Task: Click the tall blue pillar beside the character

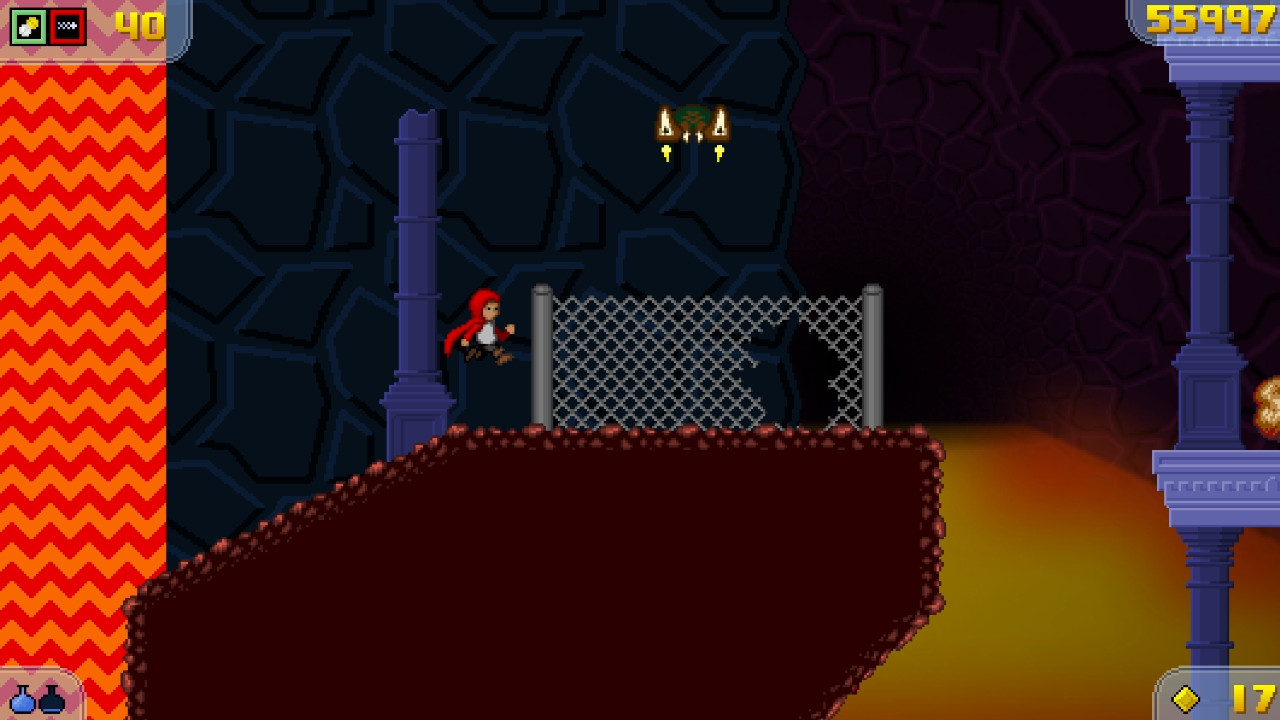Action: point(415,250)
